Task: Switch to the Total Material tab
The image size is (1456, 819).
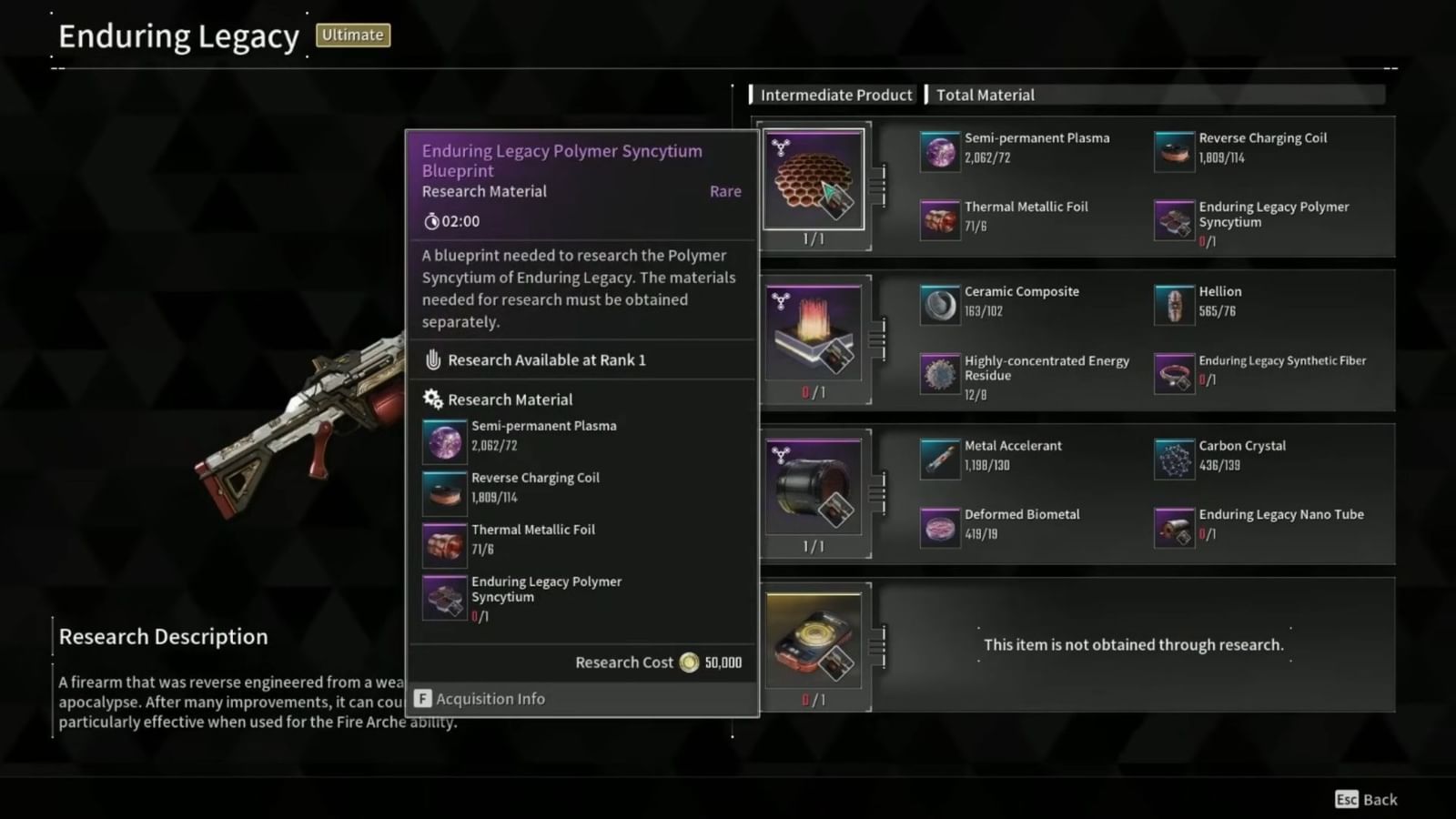Action: [985, 95]
